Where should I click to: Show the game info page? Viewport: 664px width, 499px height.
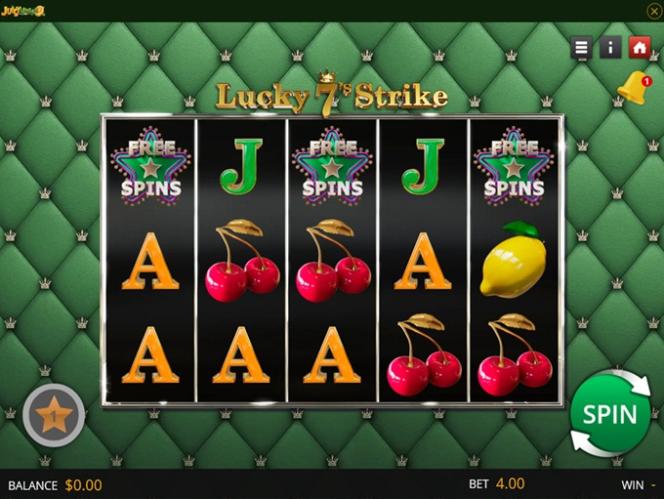click(x=610, y=47)
